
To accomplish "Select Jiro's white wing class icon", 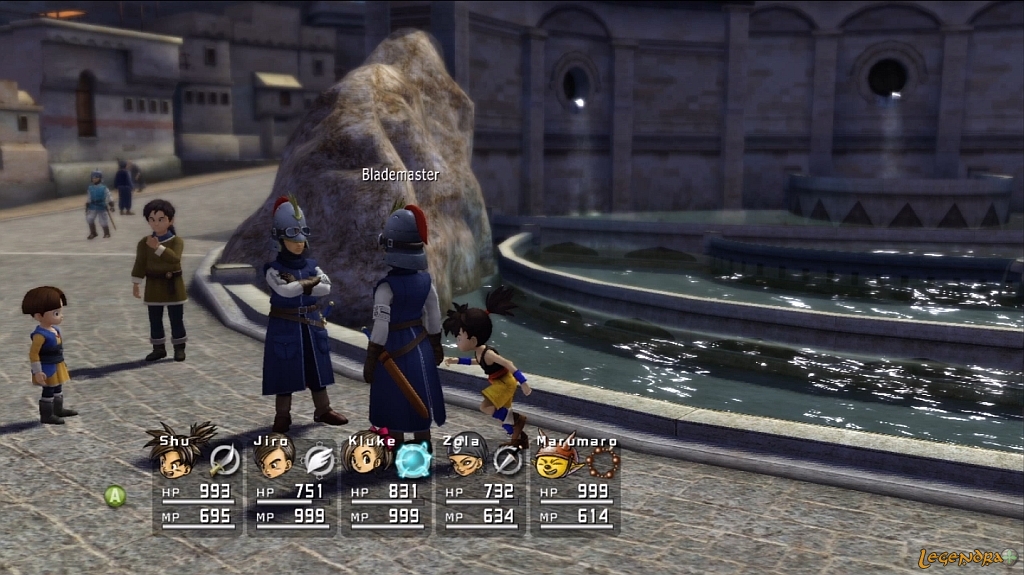I will [319, 460].
